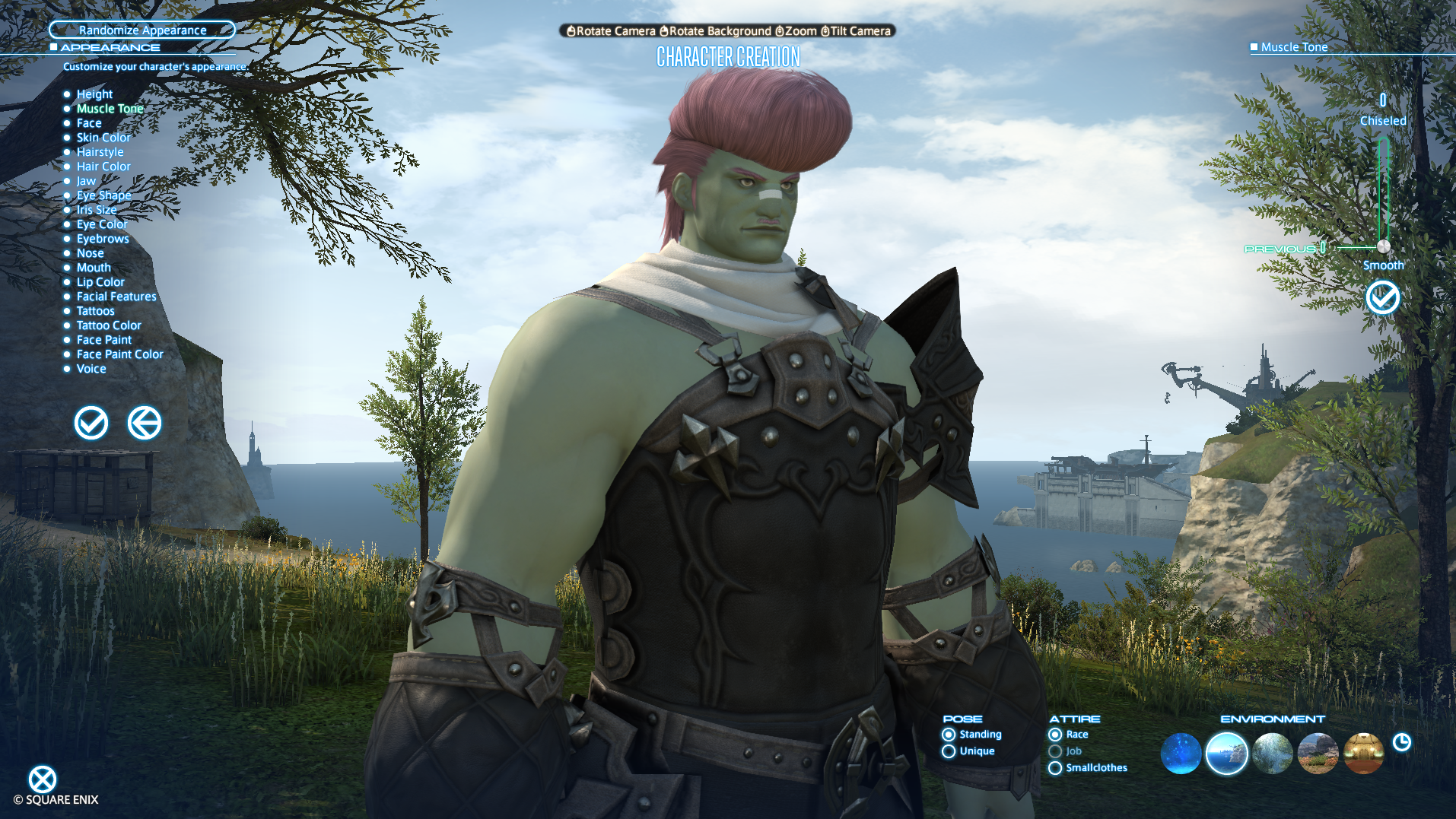
Task: Click the back arrow below the appearance list
Action: coord(145,424)
